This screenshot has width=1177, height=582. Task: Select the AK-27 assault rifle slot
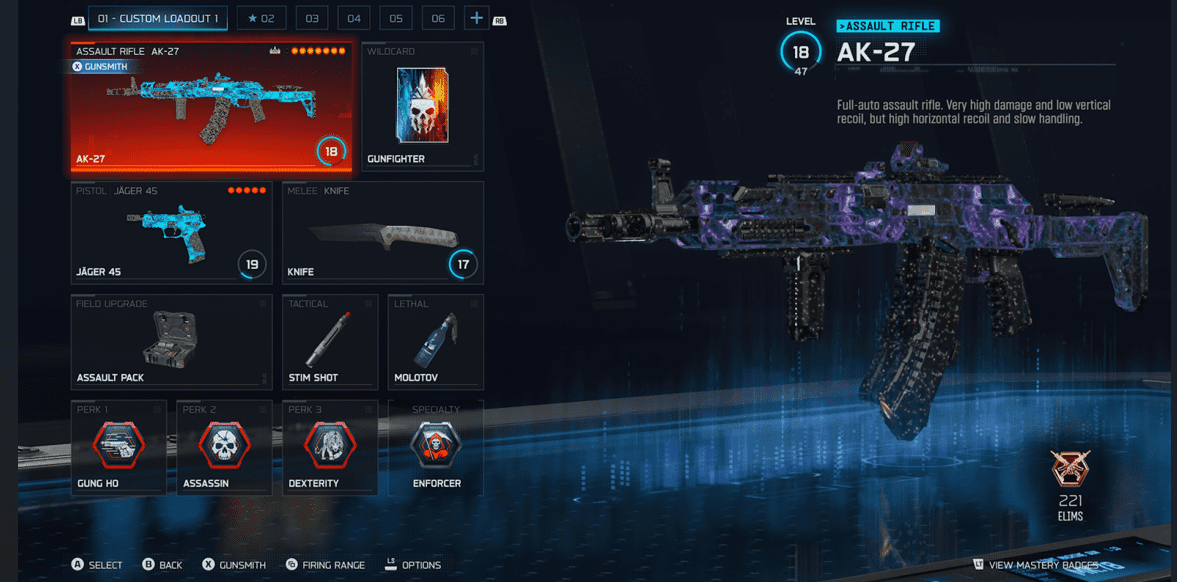(x=211, y=106)
